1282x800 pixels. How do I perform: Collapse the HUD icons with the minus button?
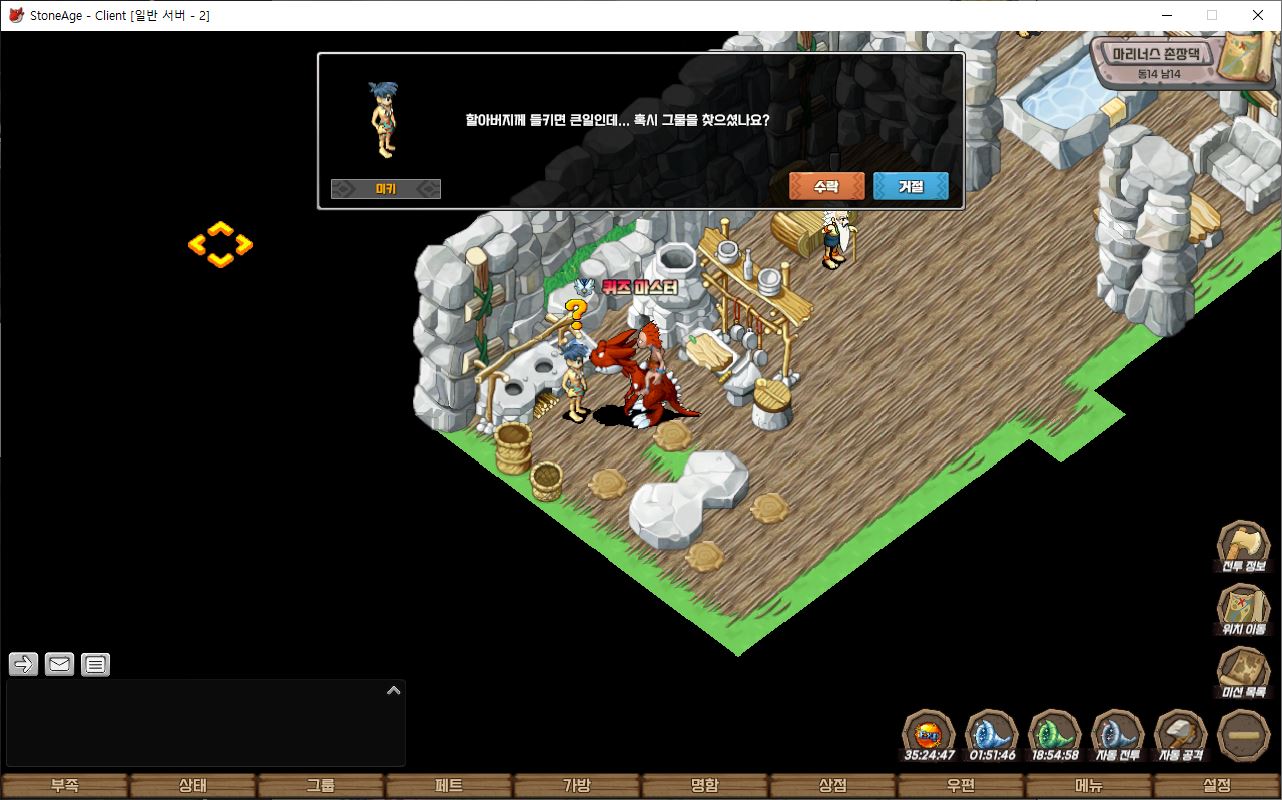pos(1245,736)
